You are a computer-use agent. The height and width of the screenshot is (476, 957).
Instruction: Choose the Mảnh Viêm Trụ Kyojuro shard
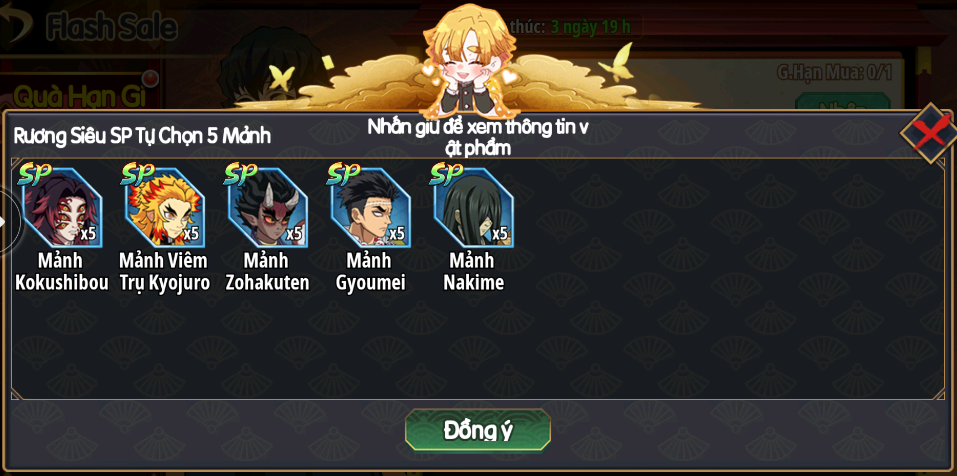click(x=164, y=208)
